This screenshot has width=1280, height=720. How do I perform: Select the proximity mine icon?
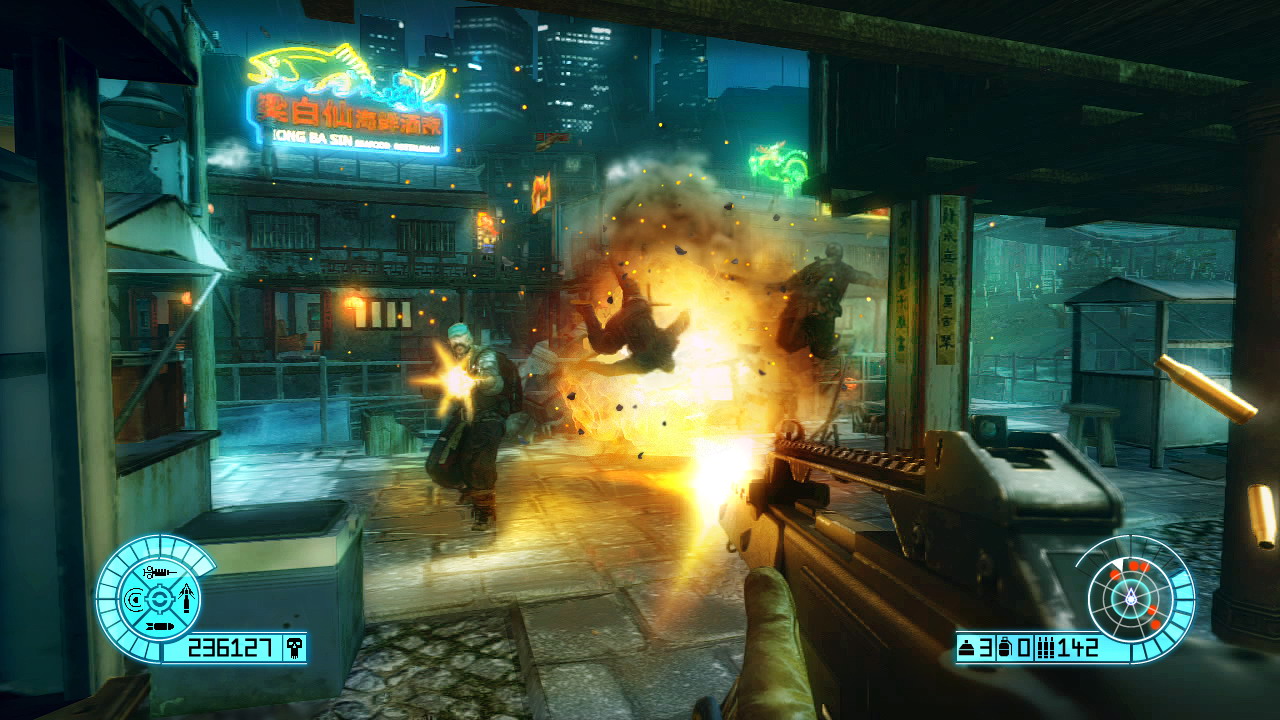click(968, 649)
